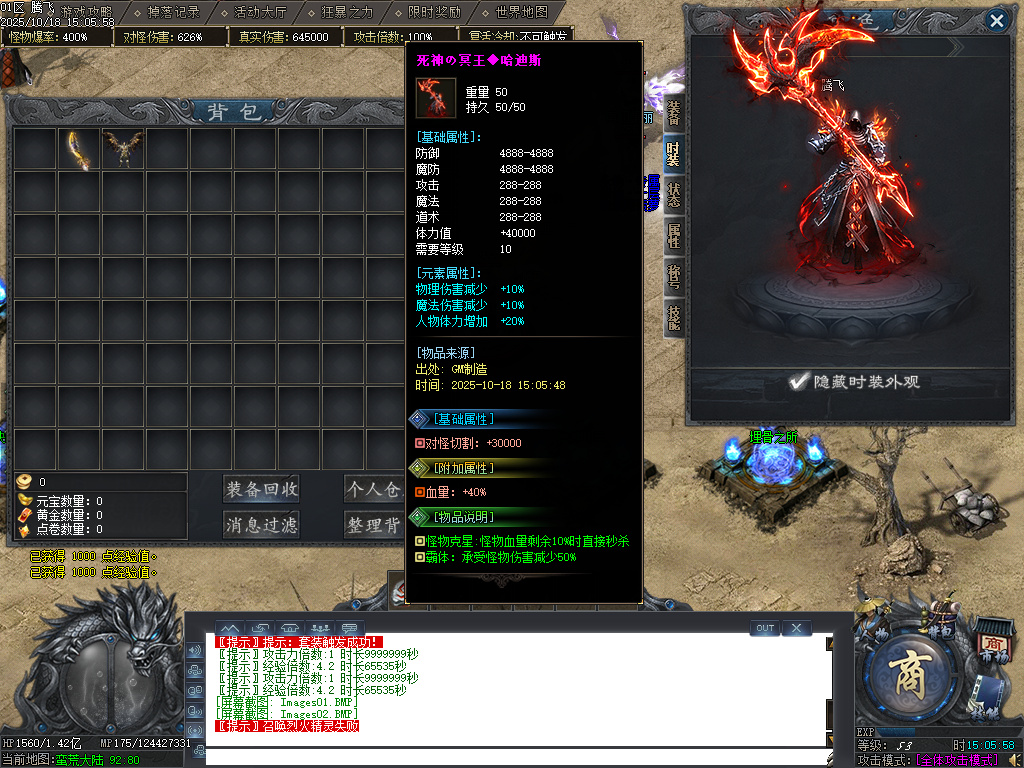Viewport: 1024px width, 768px height.
Task: Open the 限时奖励 timed rewards
Action: coord(434,13)
